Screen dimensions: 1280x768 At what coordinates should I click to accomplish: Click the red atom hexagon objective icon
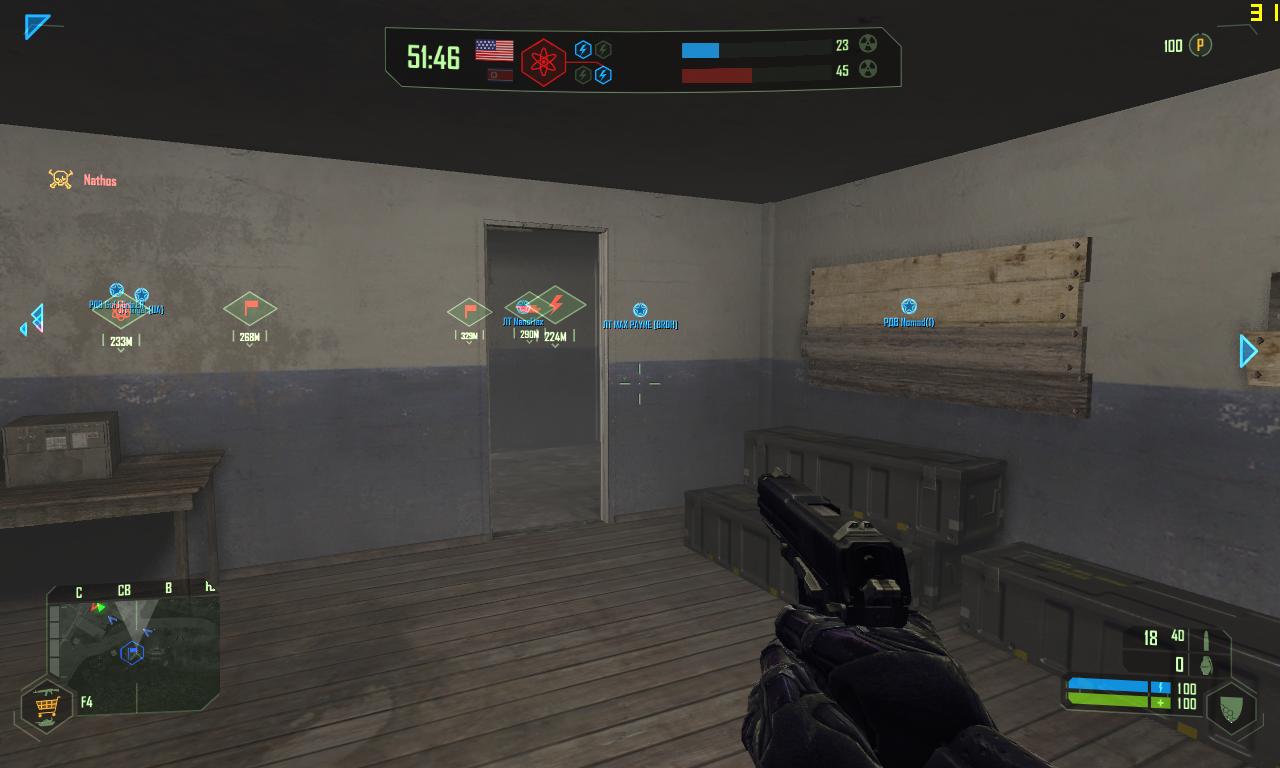pos(543,62)
